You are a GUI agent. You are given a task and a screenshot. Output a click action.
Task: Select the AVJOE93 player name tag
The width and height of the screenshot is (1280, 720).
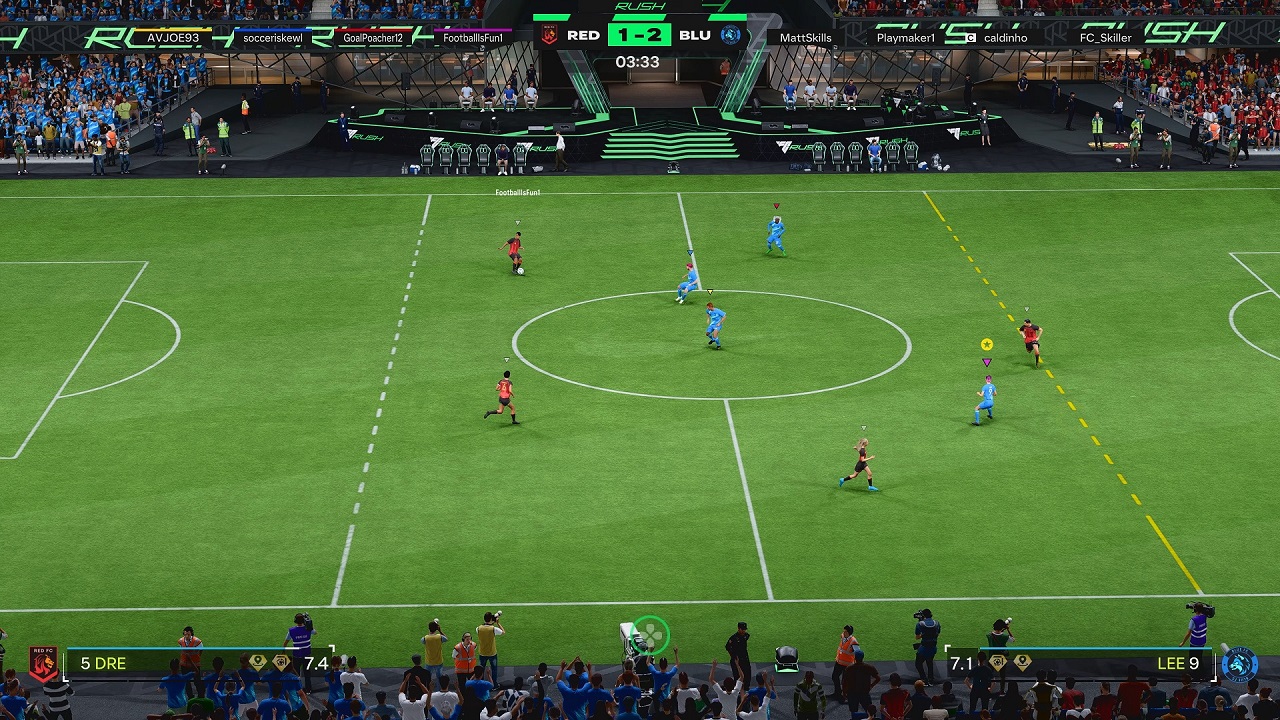pos(173,38)
